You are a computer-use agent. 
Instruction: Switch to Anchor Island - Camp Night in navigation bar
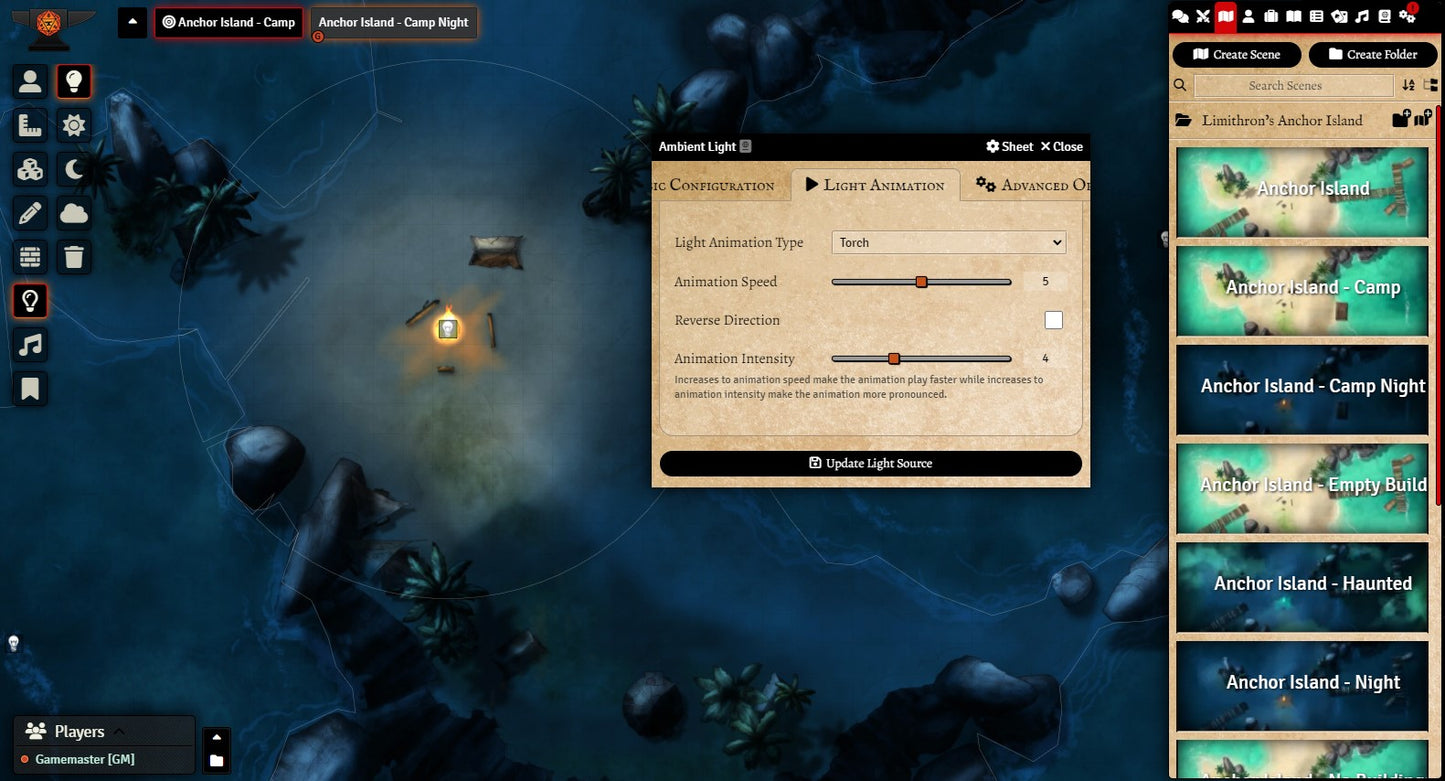pos(393,22)
